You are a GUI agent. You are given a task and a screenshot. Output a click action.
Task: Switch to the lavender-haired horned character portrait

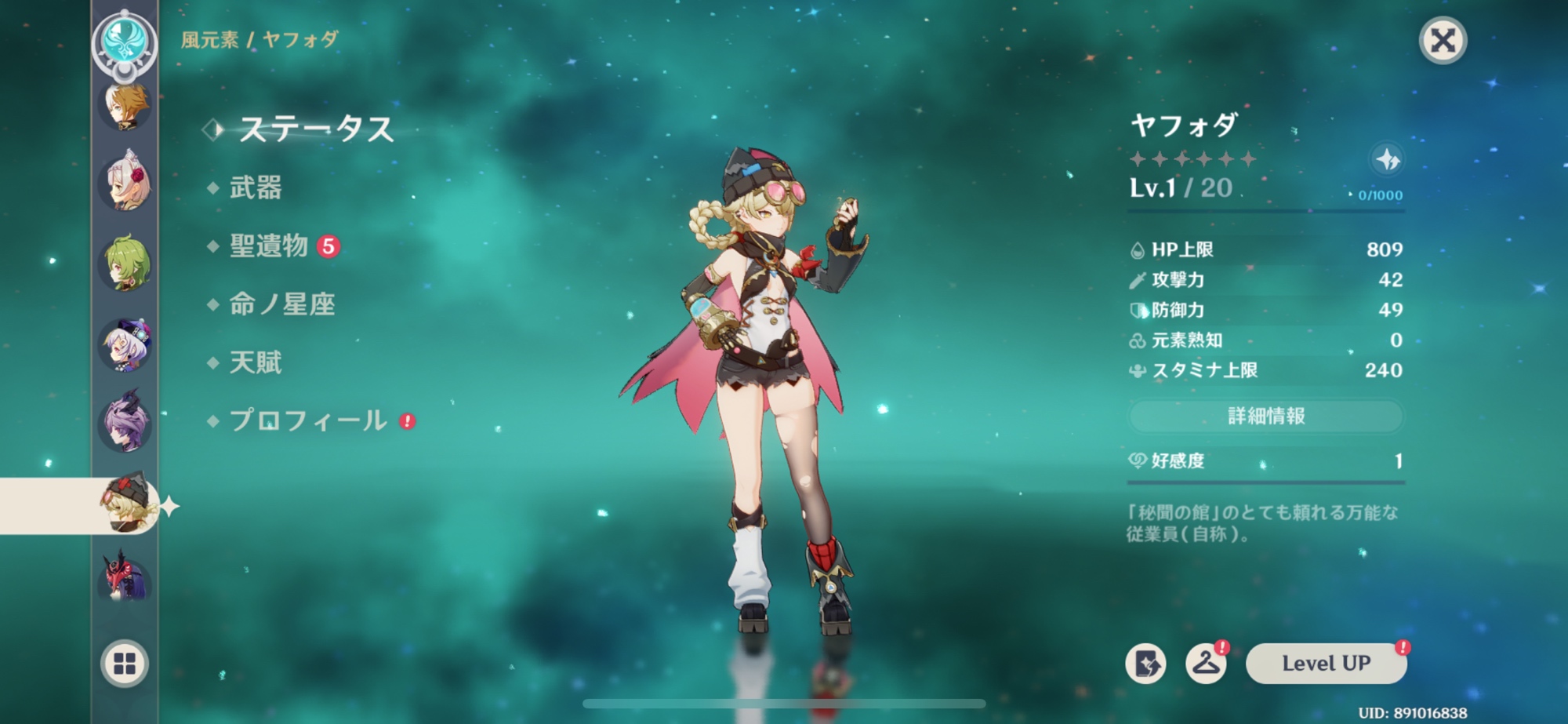tap(125, 424)
